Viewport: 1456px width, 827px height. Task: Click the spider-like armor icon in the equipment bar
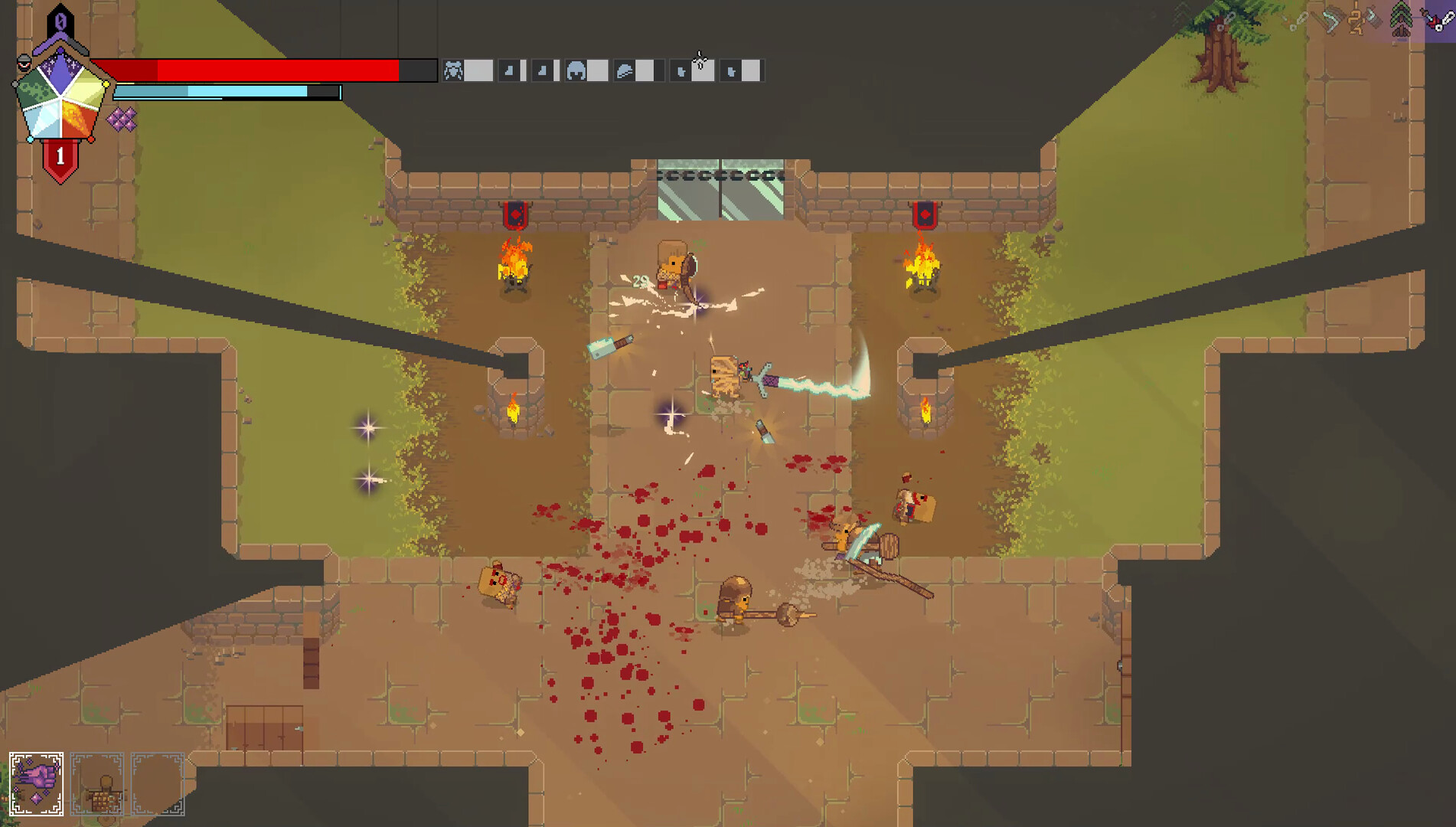point(453,70)
